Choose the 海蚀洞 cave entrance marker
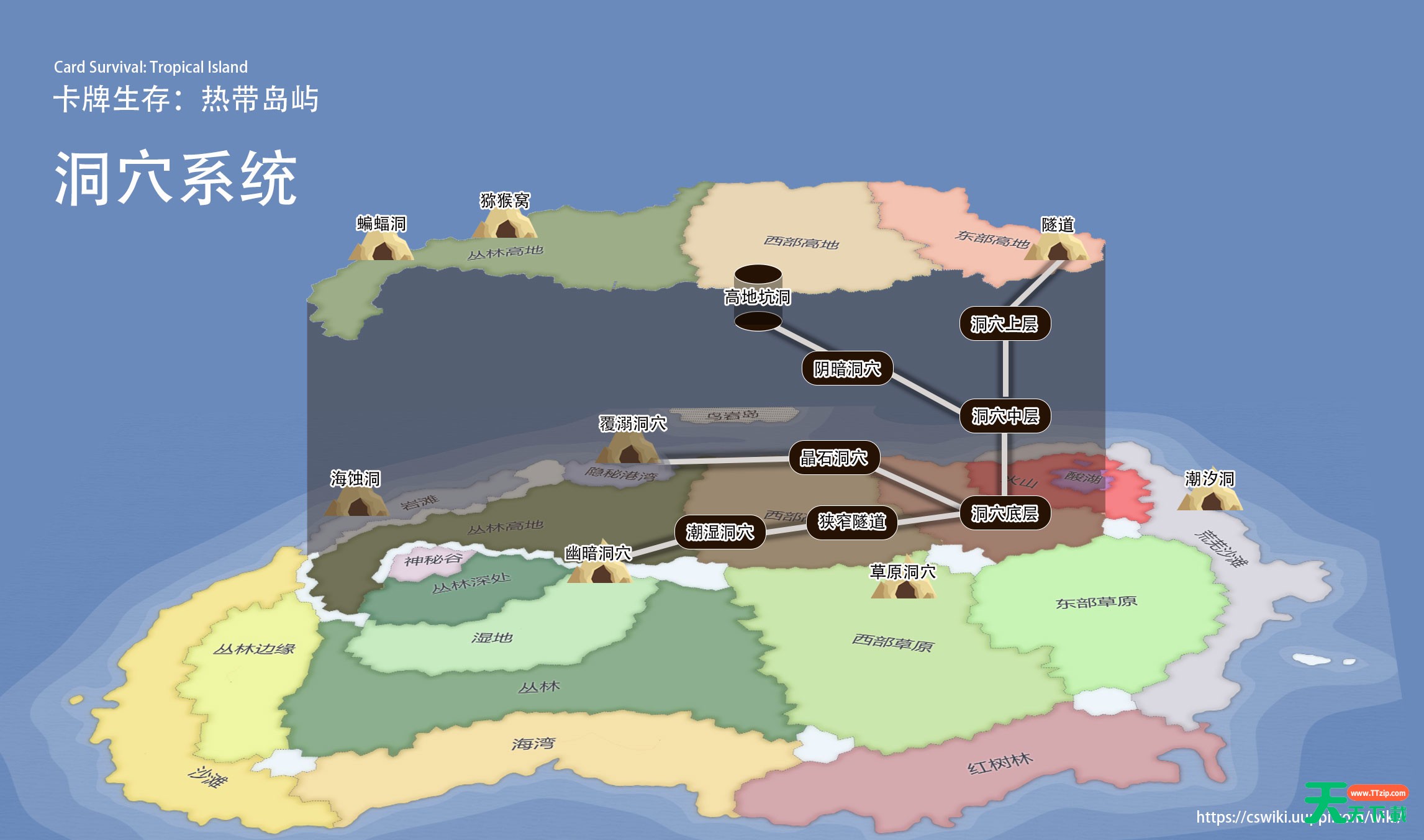 [x=356, y=502]
